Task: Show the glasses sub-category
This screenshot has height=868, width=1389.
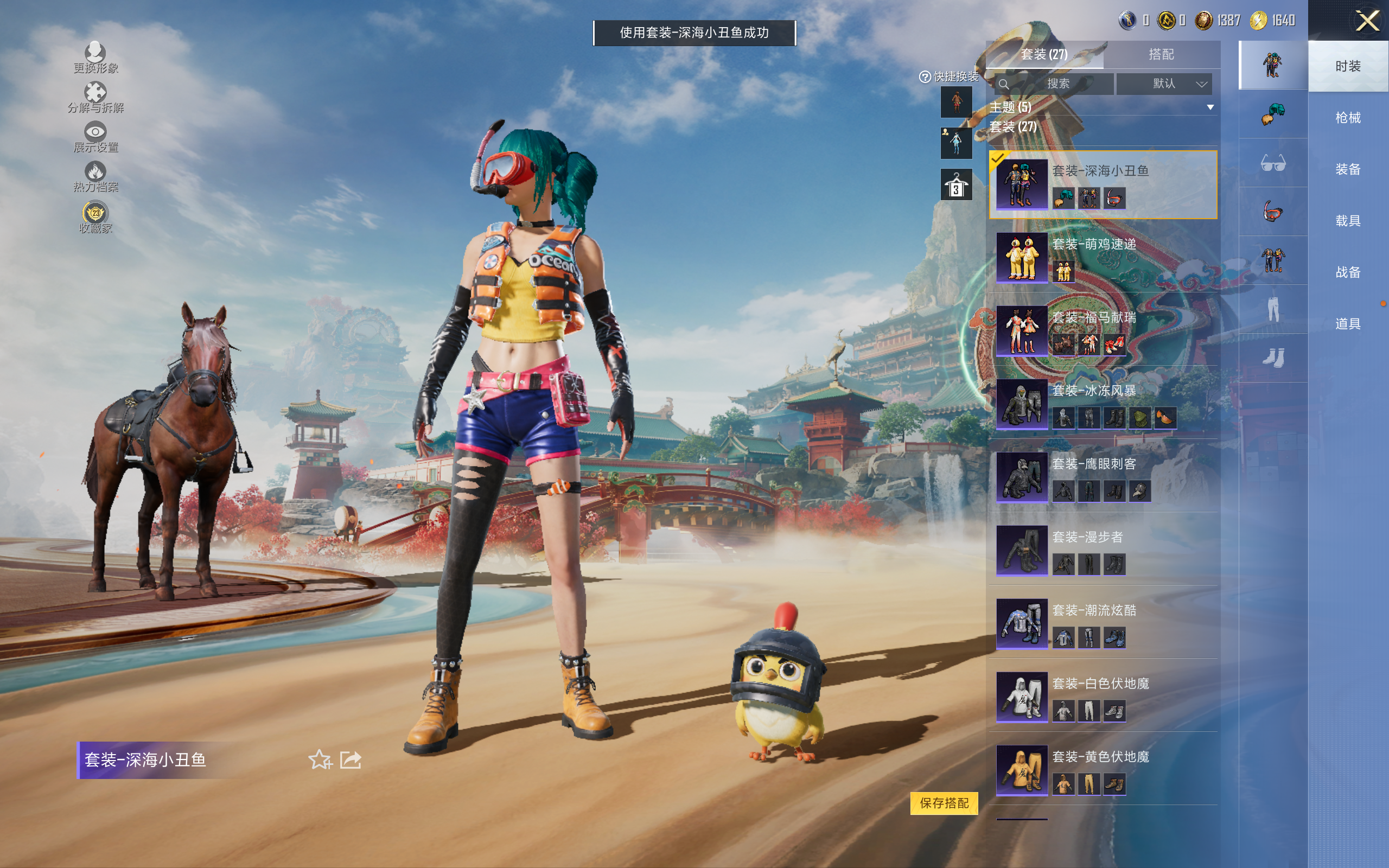Action: pyautogui.click(x=1272, y=163)
